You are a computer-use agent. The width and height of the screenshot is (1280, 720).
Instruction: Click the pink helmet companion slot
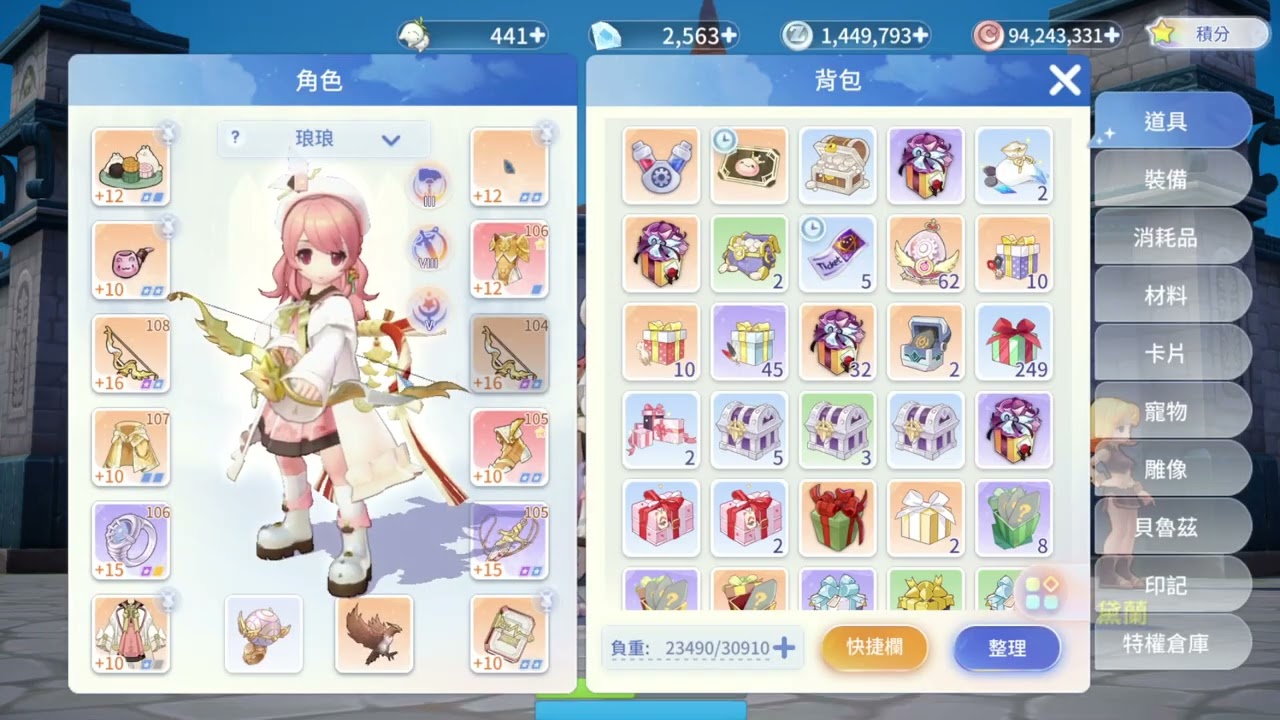(x=263, y=634)
